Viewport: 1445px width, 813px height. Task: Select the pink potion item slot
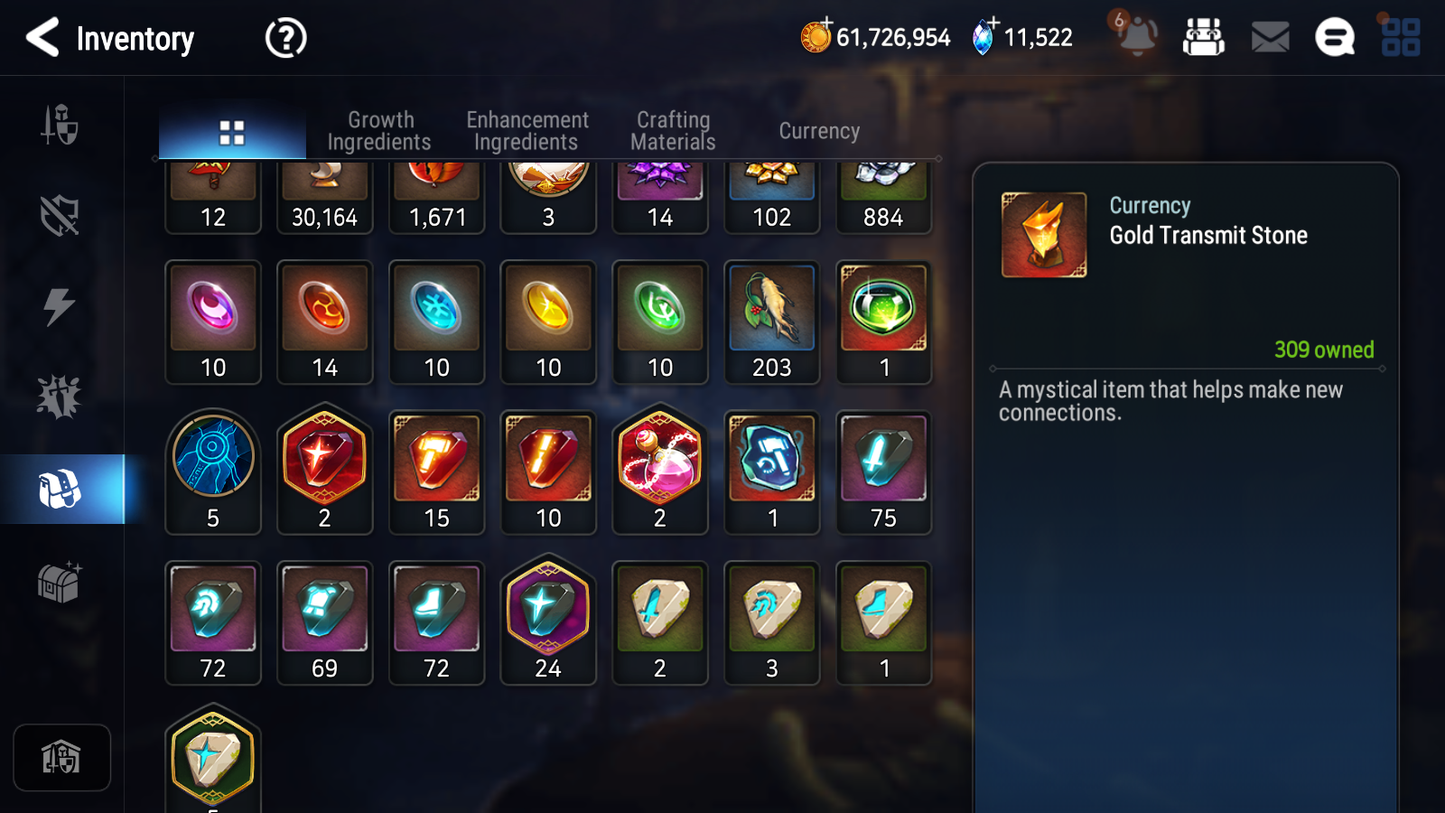[x=659, y=471]
